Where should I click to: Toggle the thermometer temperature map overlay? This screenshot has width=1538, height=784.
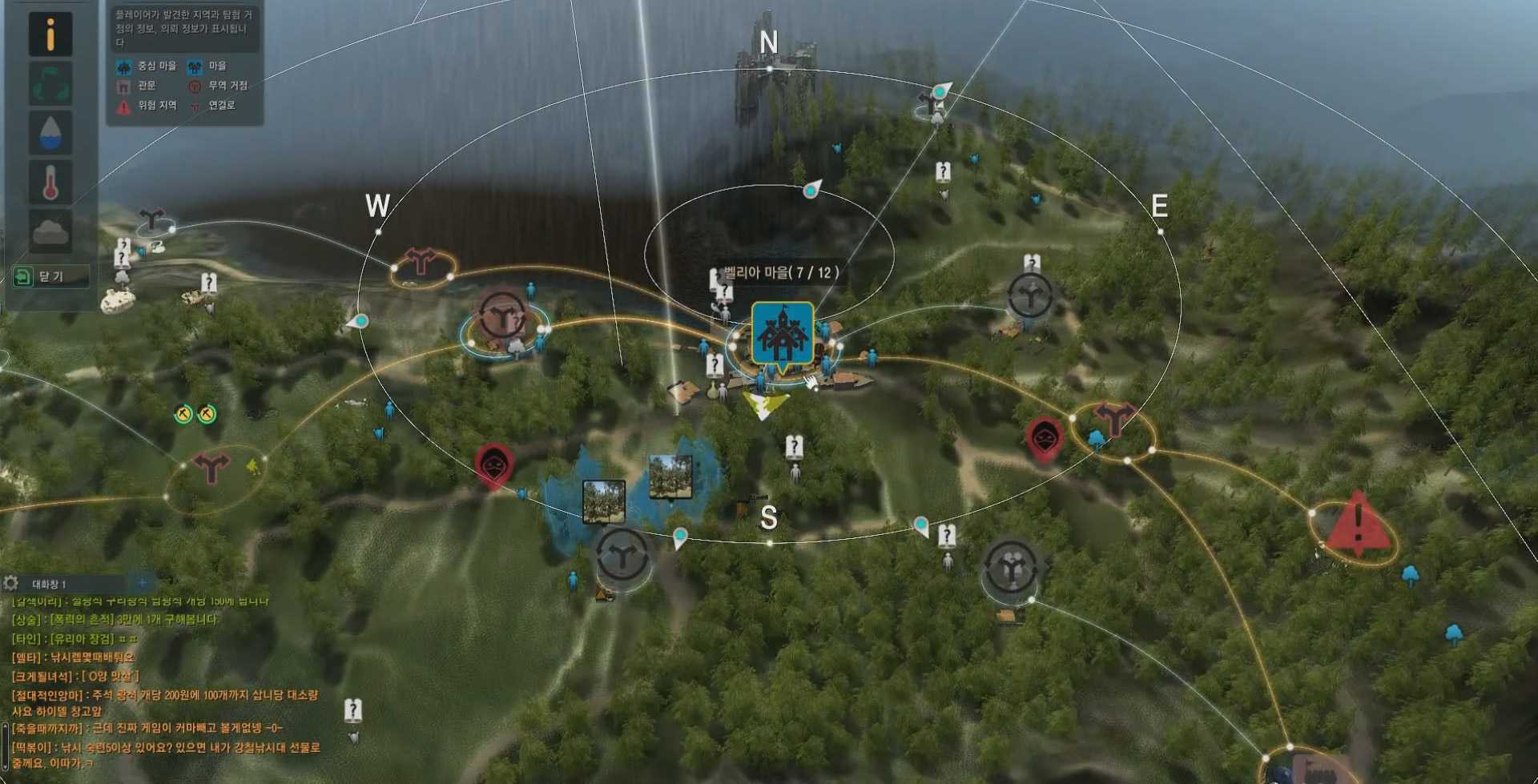(x=50, y=182)
